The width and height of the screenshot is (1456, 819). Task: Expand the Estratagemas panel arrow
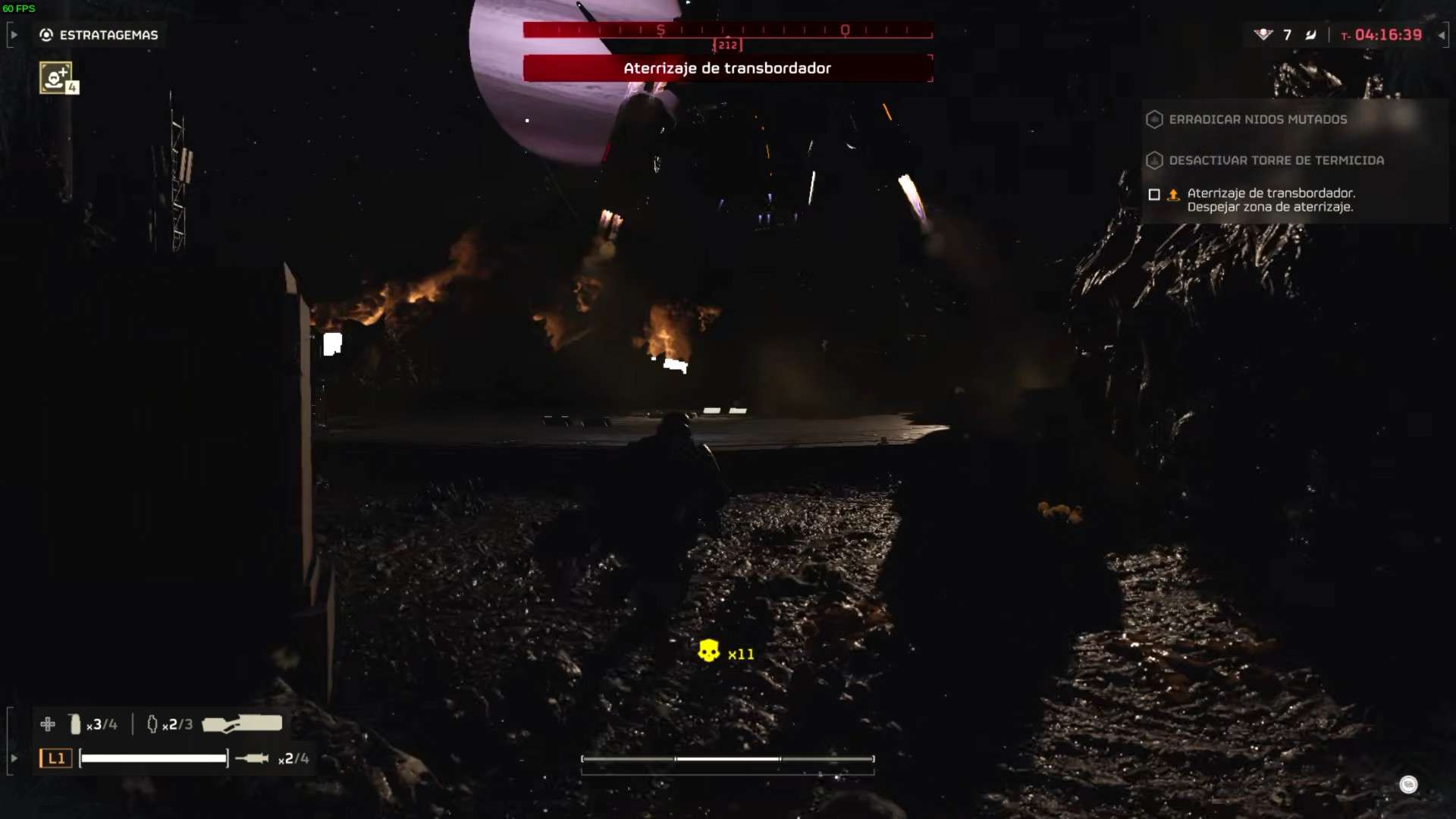(x=13, y=34)
